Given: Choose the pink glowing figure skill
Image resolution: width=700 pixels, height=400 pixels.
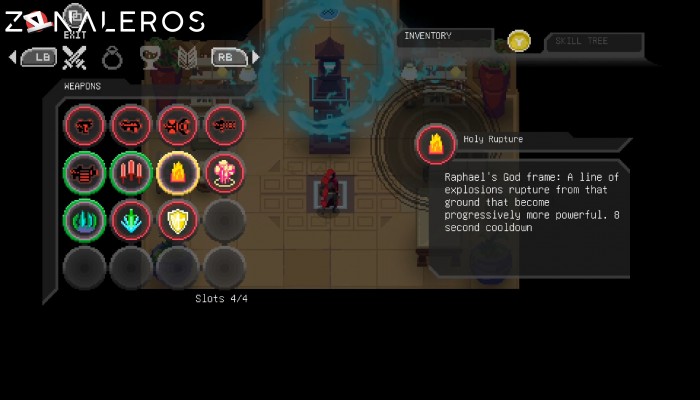Looking at the screenshot, I should pos(224,173).
